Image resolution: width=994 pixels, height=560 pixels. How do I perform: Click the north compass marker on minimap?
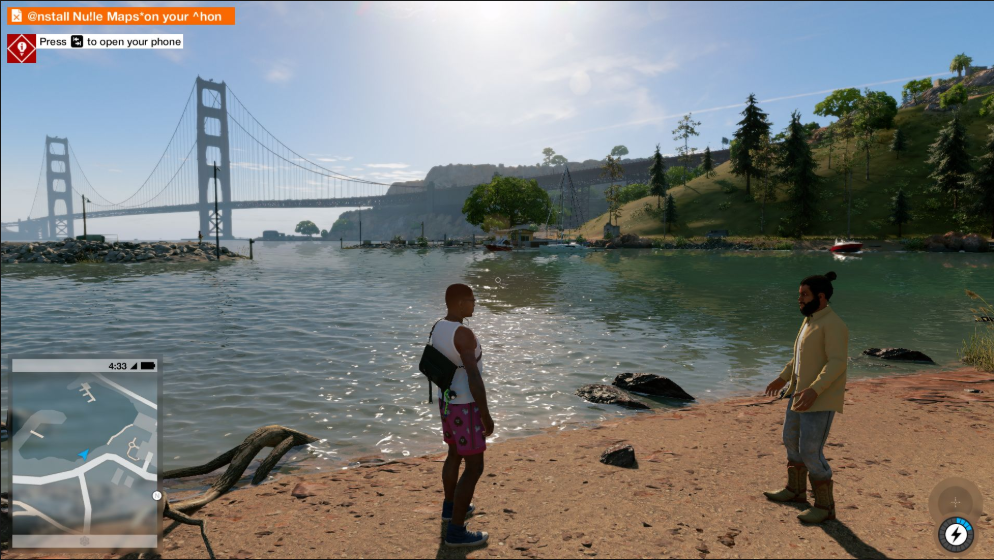point(157,495)
